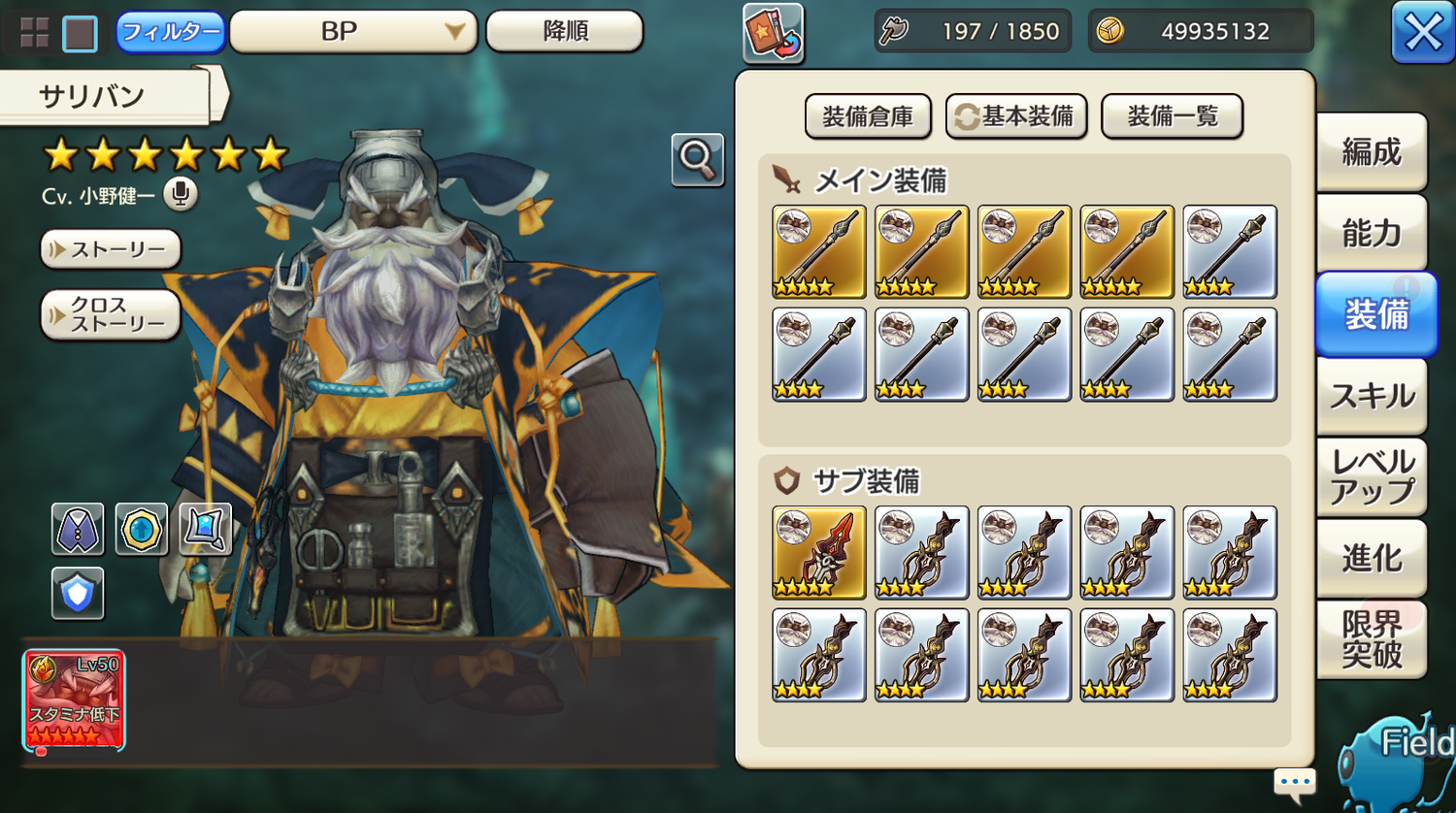Tap the Lv50 スタミナ低下 skill card
The image size is (1456, 813).
(74, 700)
